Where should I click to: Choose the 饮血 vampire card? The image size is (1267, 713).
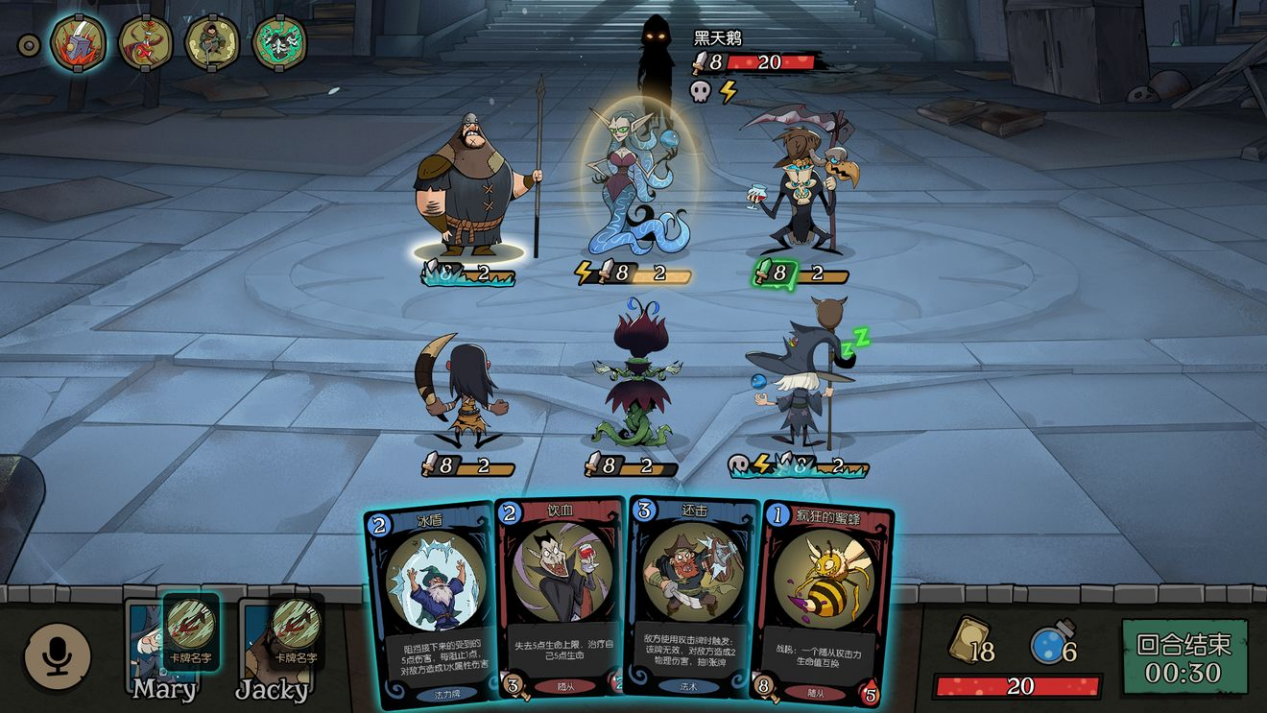pyautogui.click(x=560, y=598)
